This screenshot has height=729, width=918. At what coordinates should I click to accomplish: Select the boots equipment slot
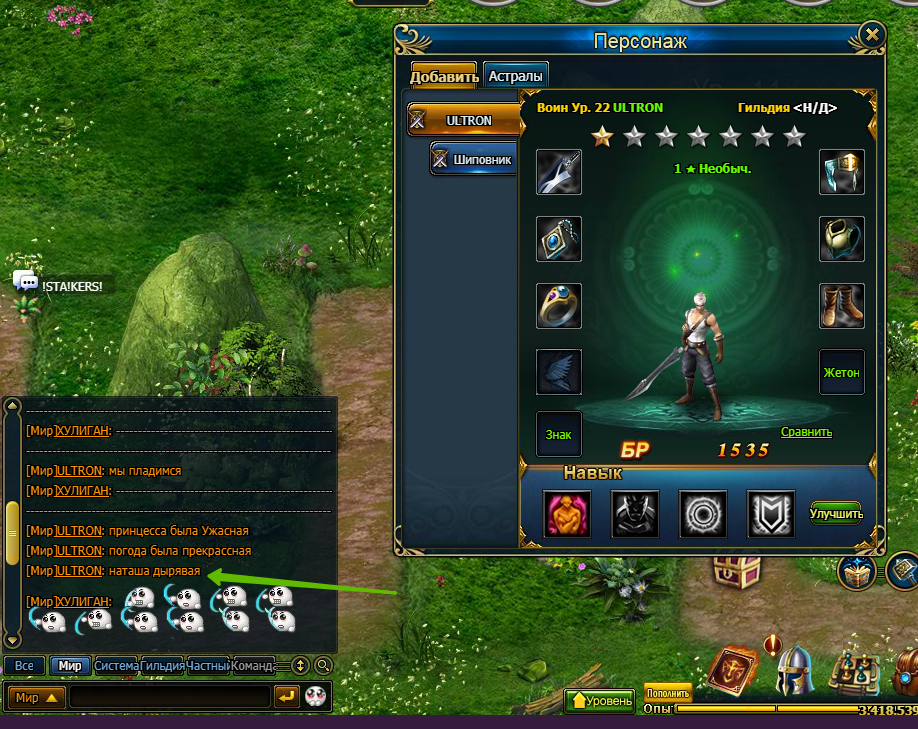(x=841, y=305)
